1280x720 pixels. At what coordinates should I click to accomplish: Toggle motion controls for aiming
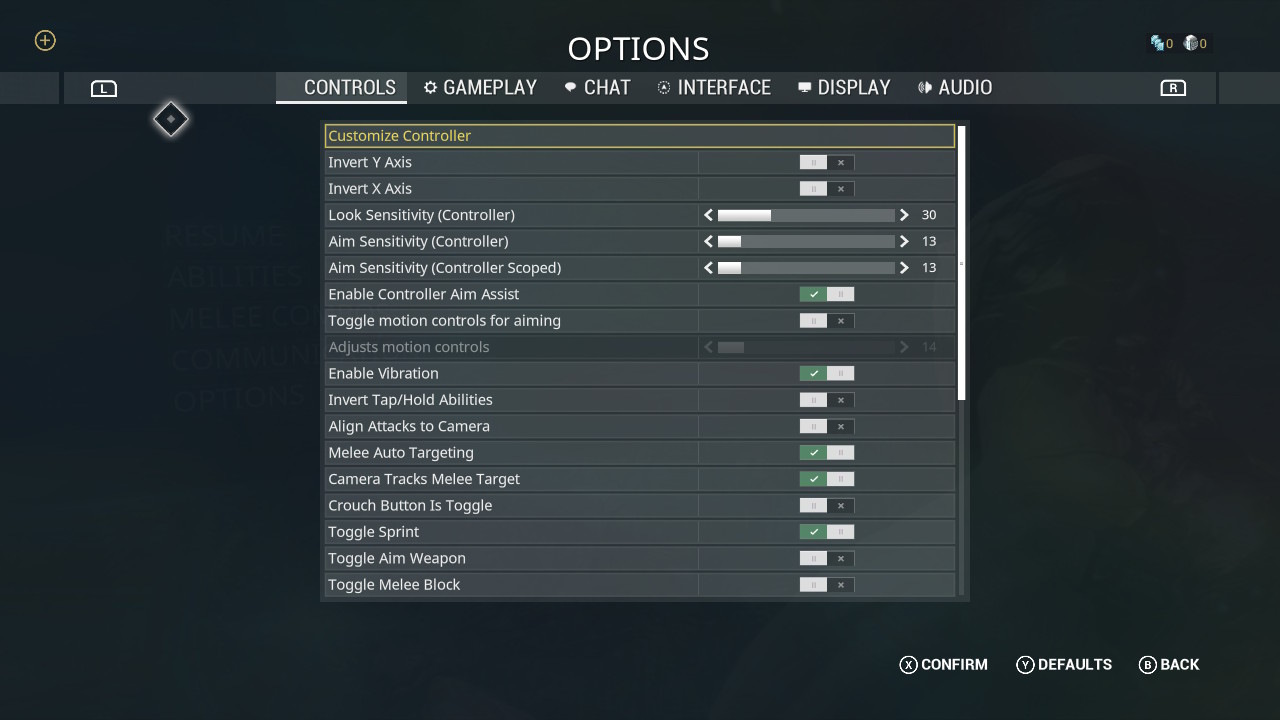pyautogui.click(x=827, y=321)
